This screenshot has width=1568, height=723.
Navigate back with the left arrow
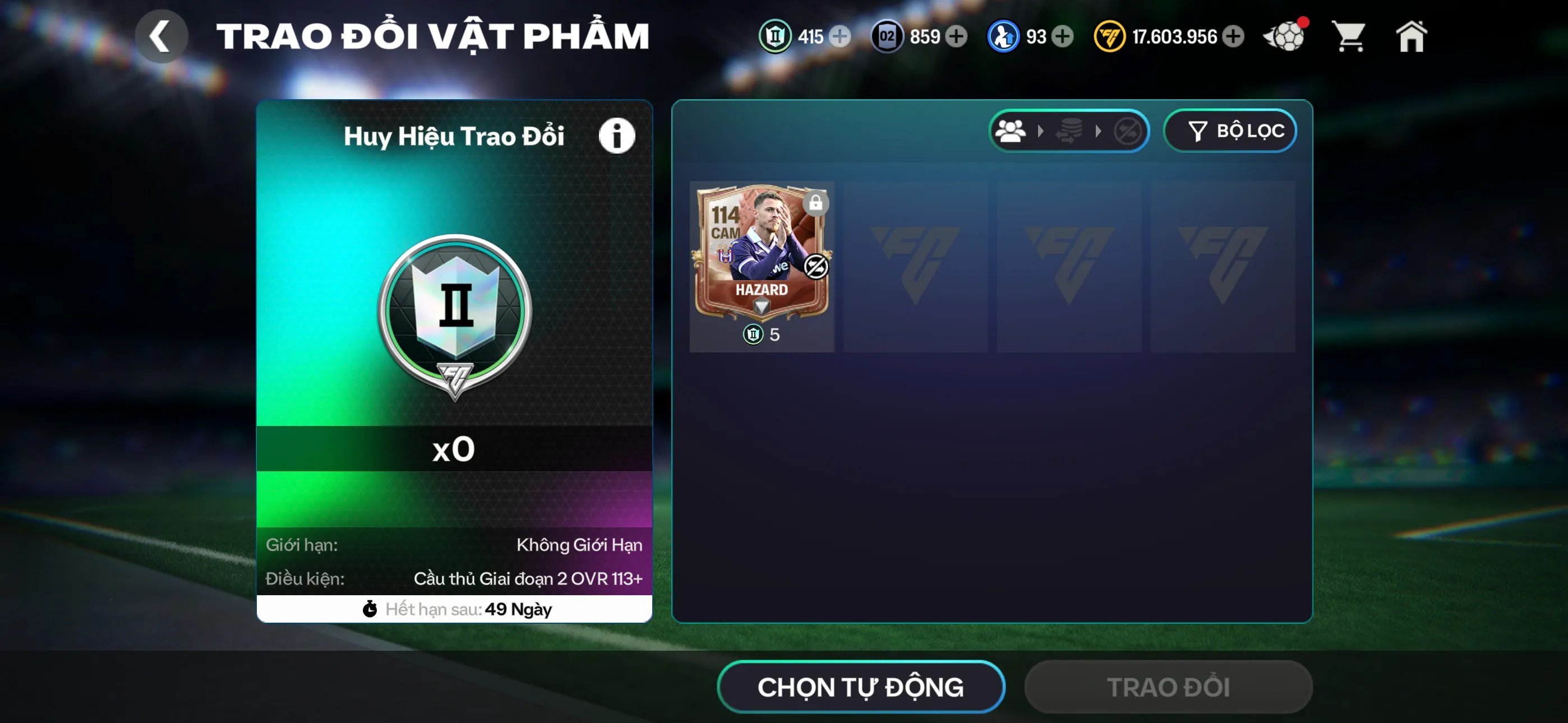pos(162,35)
